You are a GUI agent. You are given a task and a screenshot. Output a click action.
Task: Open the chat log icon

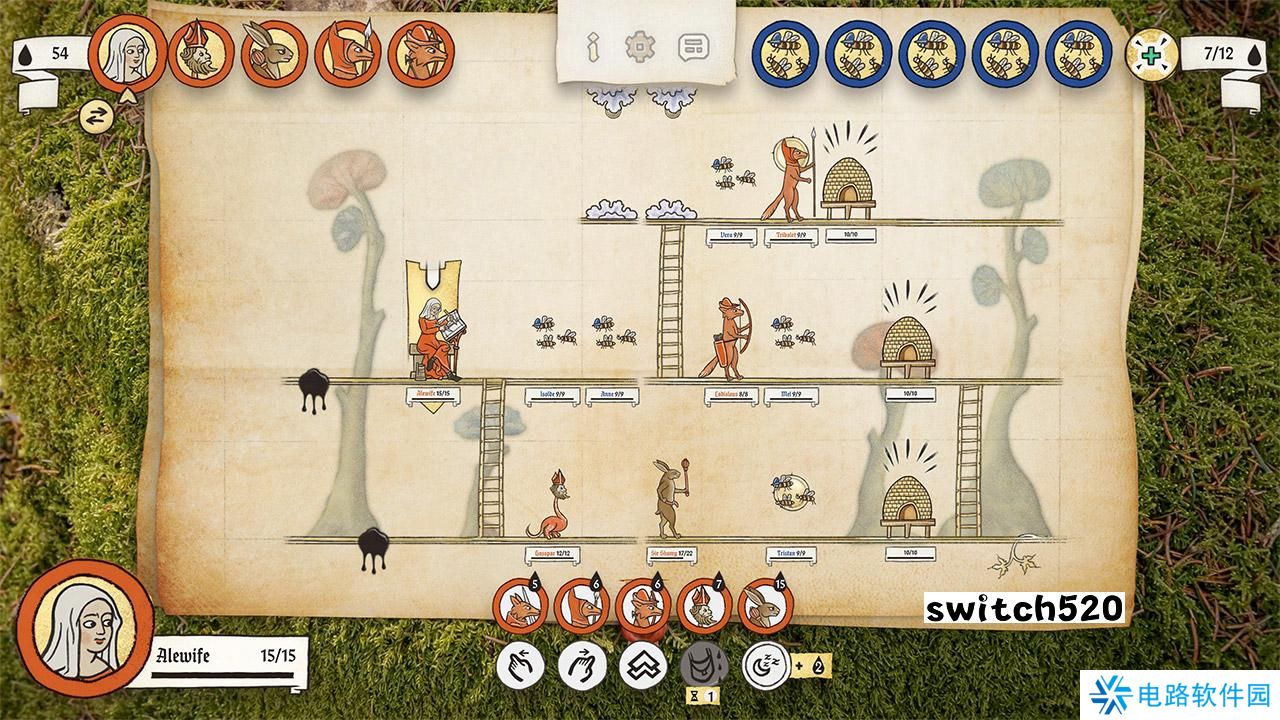coord(691,46)
